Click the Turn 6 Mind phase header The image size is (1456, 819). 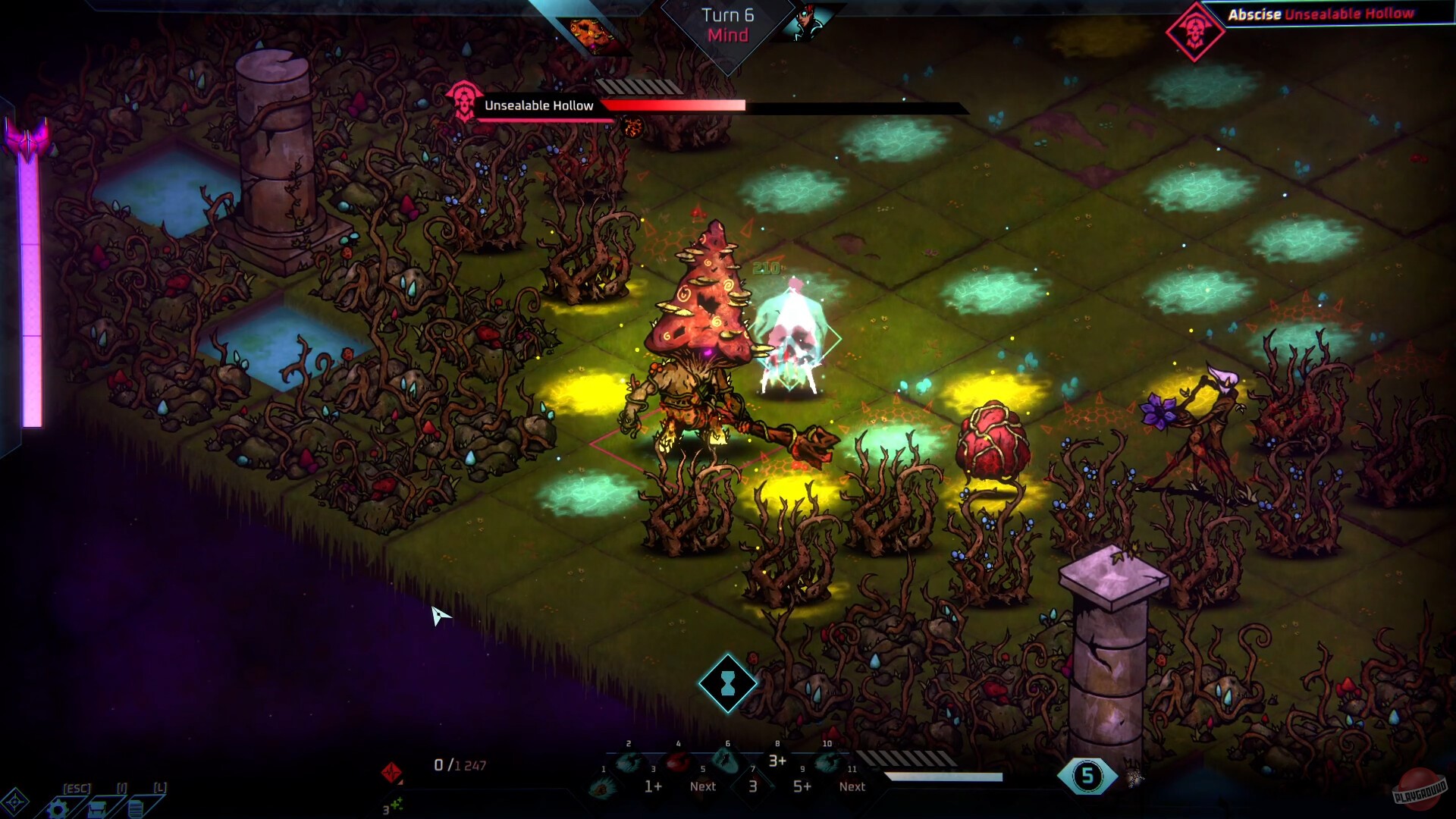(x=726, y=24)
